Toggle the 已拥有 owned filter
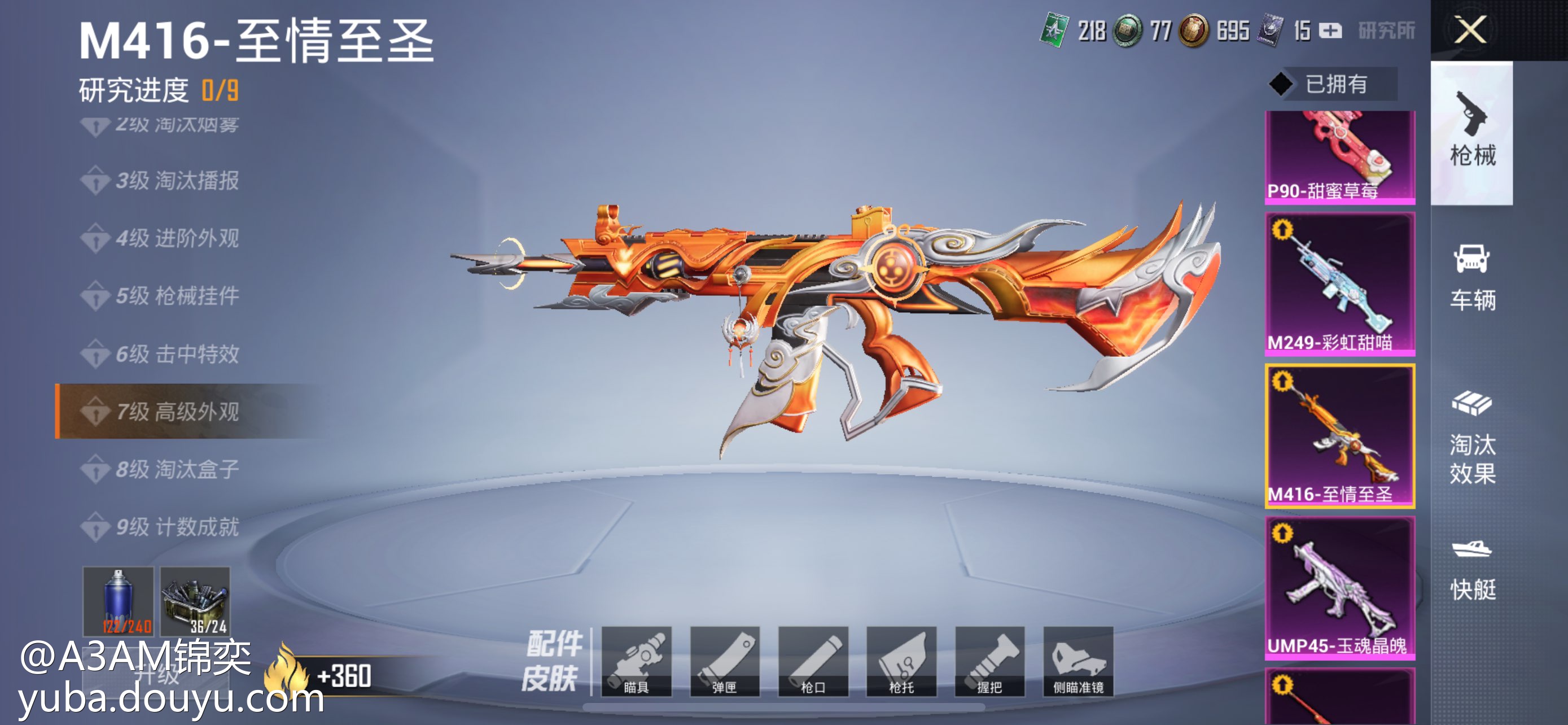This screenshot has width=1568, height=725. (x=1333, y=84)
